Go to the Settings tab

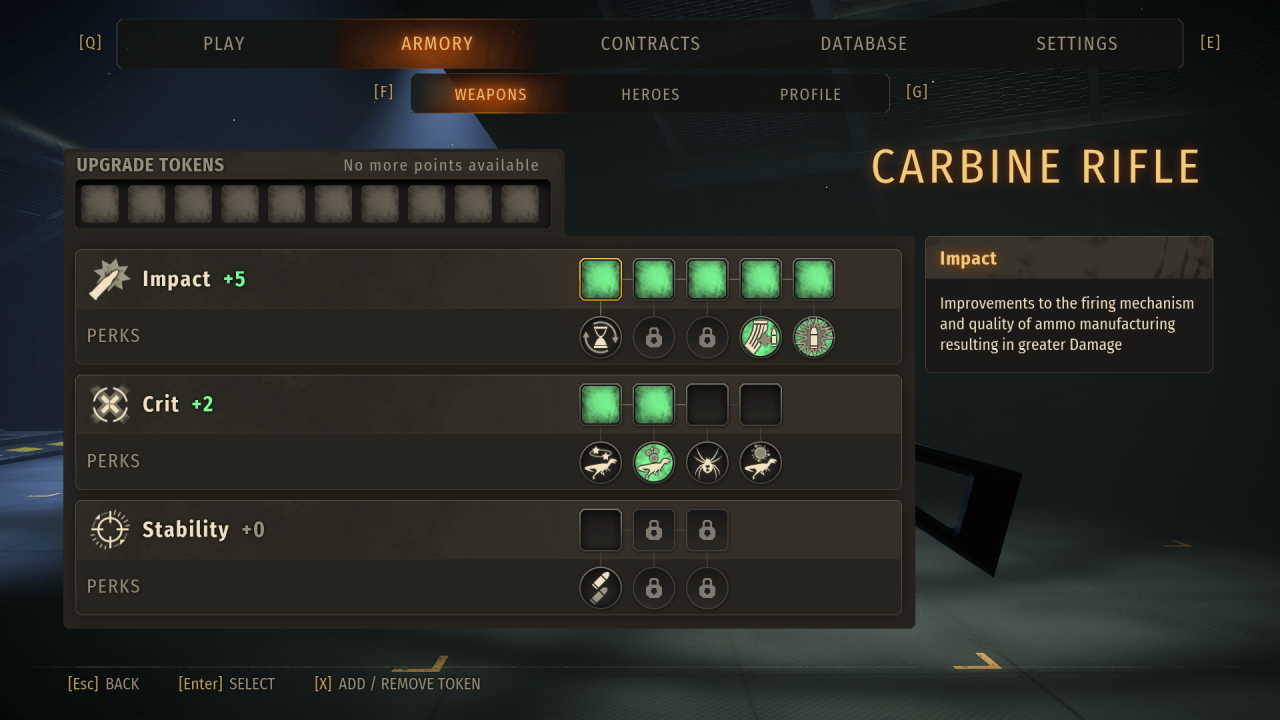[1076, 44]
